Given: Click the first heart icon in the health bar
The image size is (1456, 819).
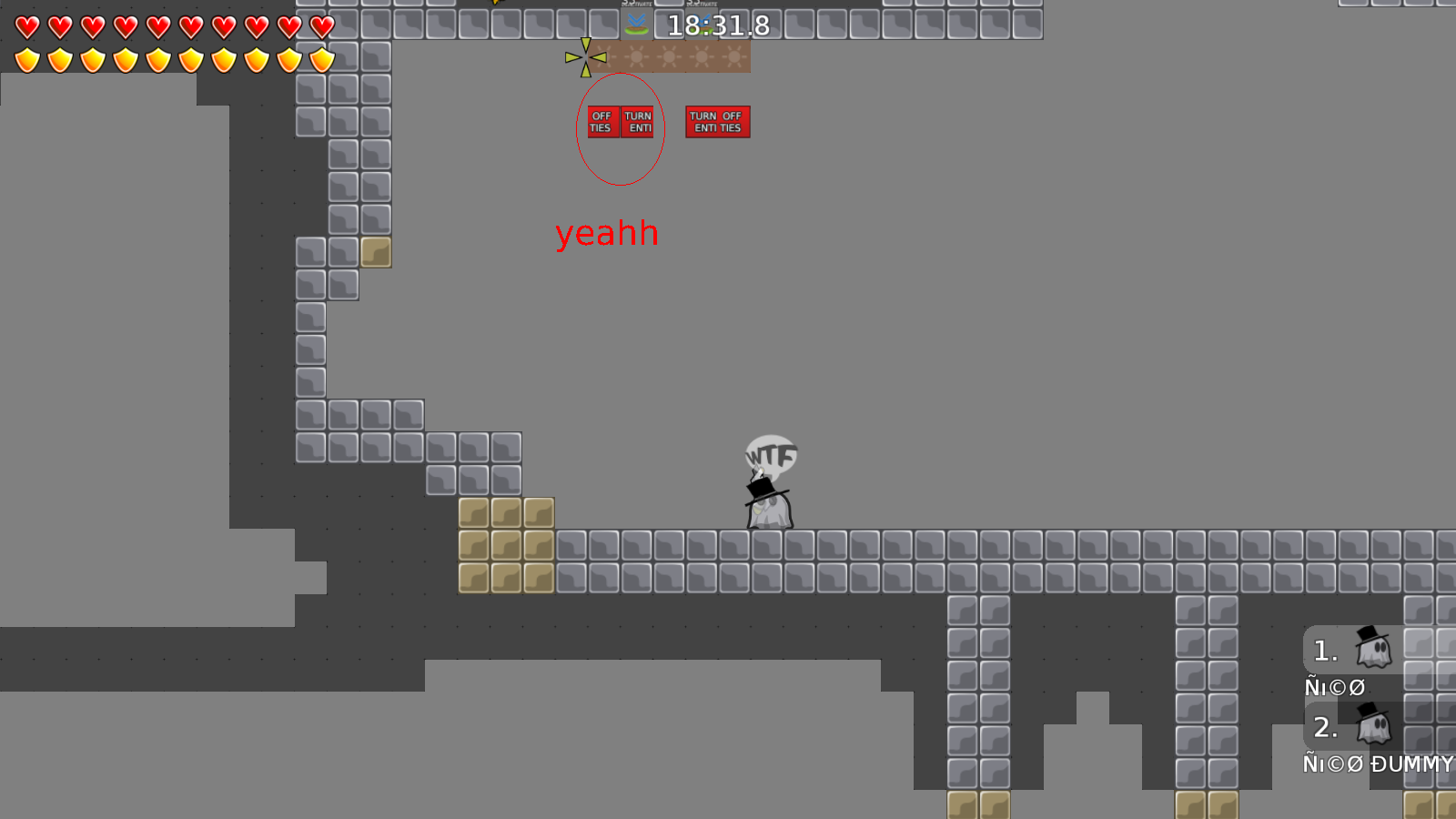Looking at the screenshot, I should (x=26, y=27).
